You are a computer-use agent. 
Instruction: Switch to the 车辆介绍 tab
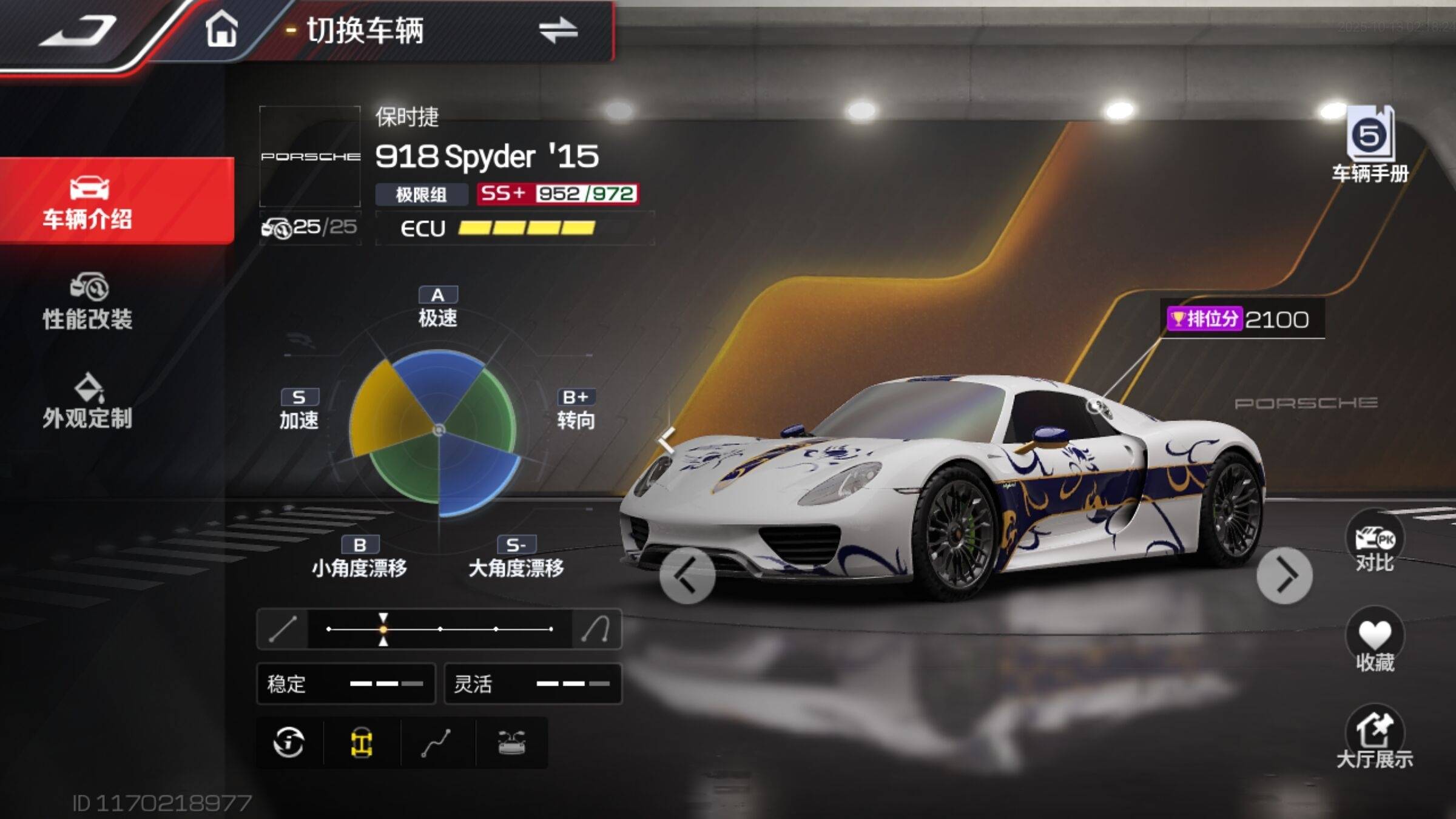[88, 201]
